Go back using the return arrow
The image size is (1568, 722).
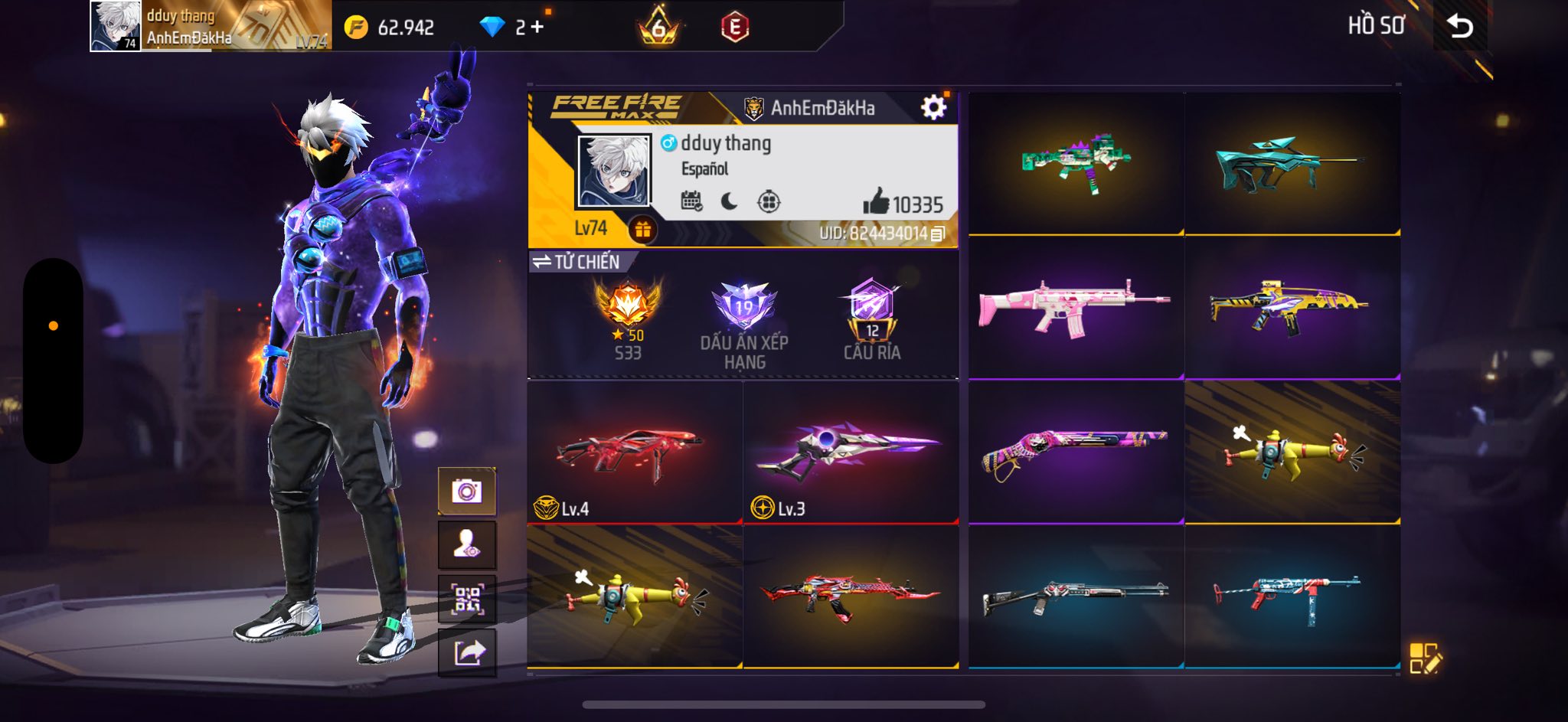tap(1460, 27)
